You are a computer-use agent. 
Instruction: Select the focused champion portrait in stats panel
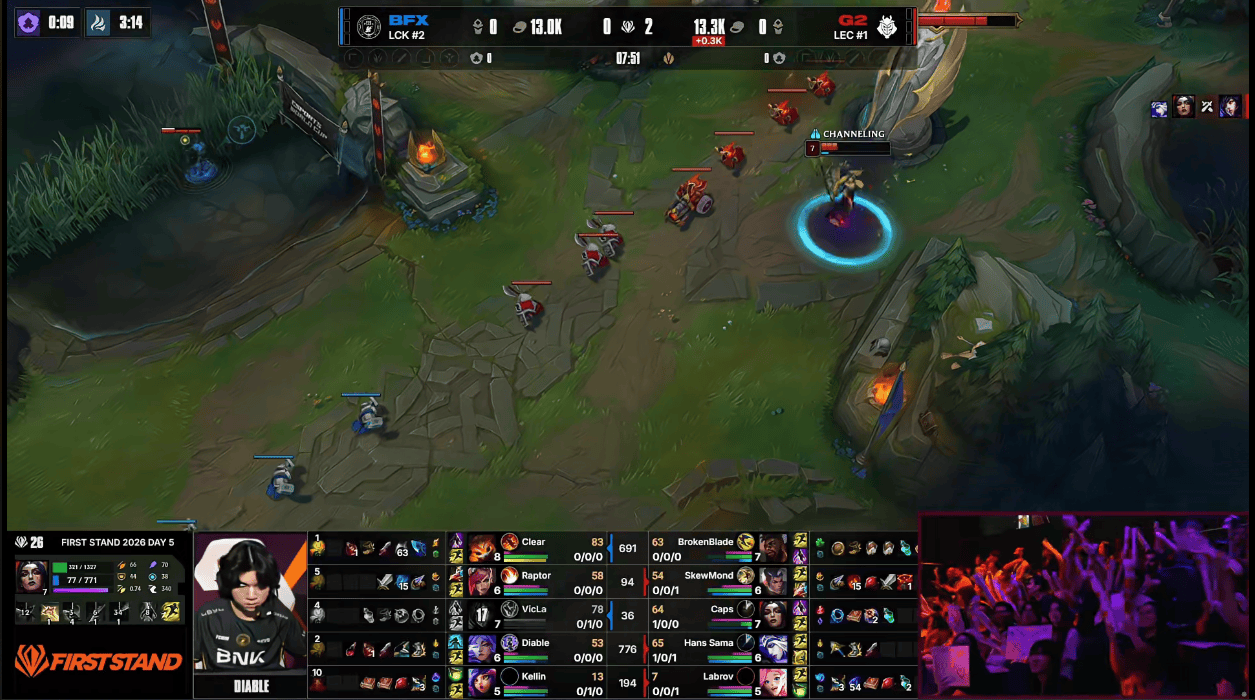coord(31,576)
